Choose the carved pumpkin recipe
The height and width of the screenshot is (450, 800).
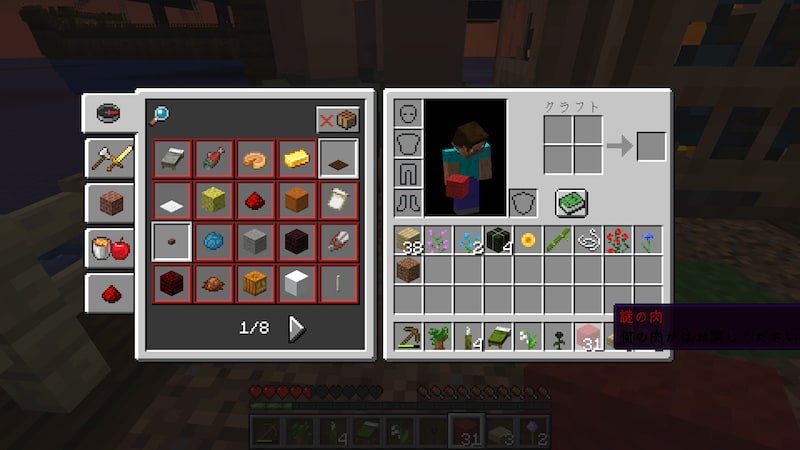coord(255,282)
